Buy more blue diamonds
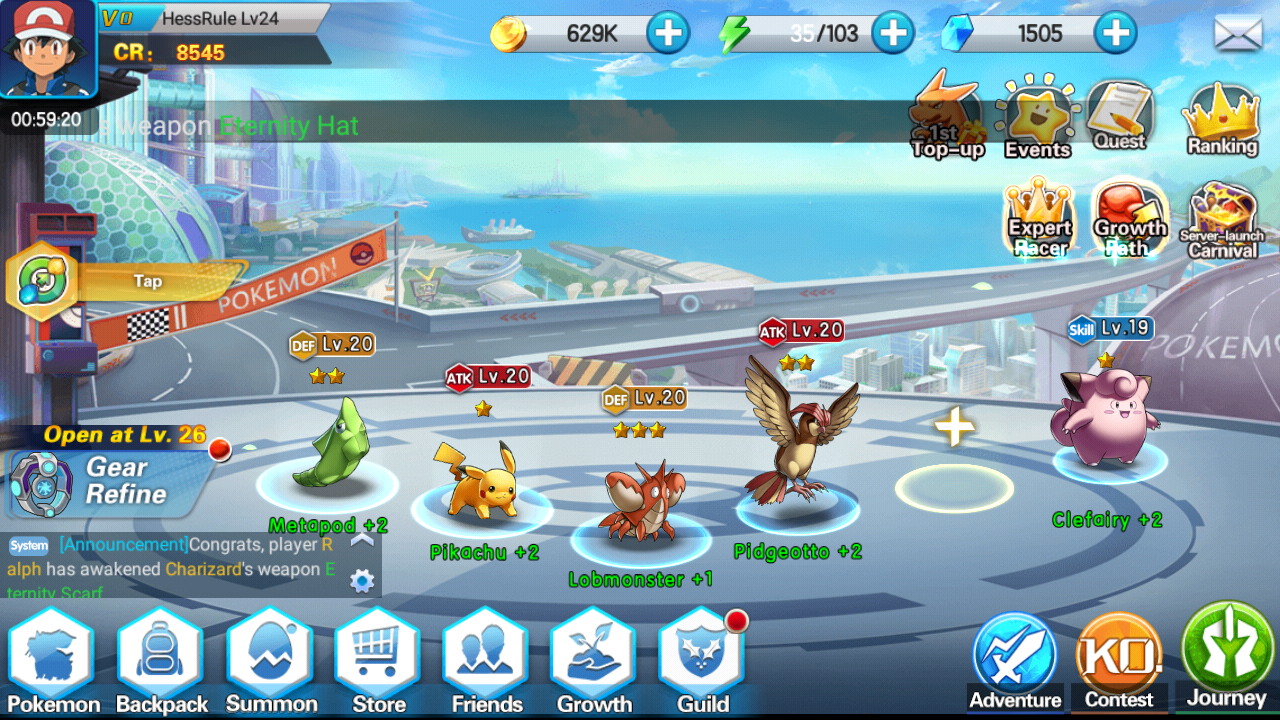 [x=1116, y=34]
